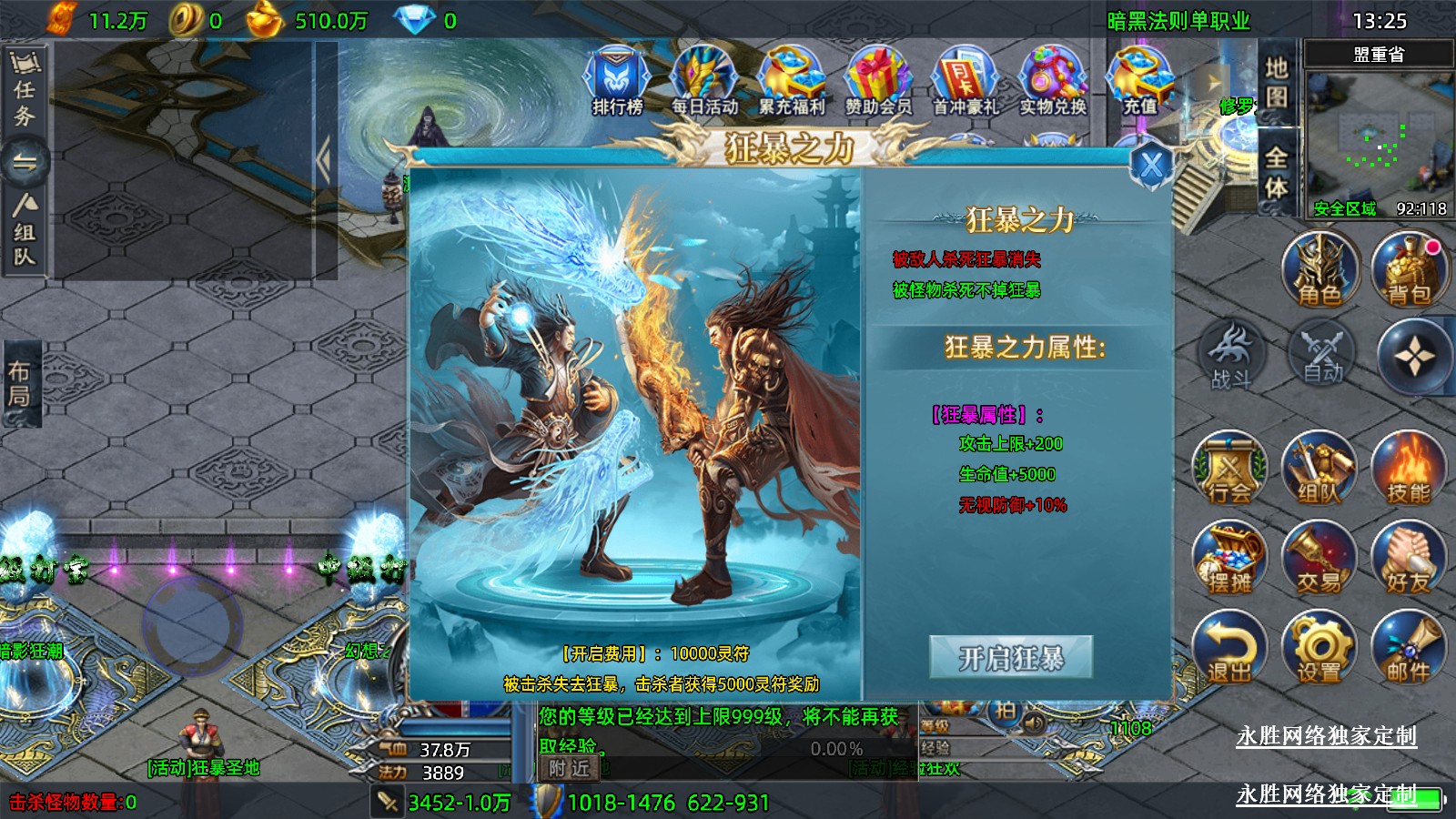Open the 摆摊 stall menu
This screenshot has width=1456, height=819.
[x=1229, y=559]
